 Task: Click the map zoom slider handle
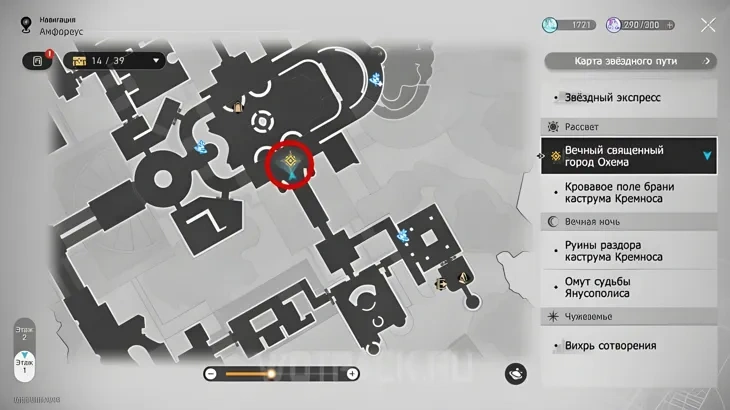point(271,374)
